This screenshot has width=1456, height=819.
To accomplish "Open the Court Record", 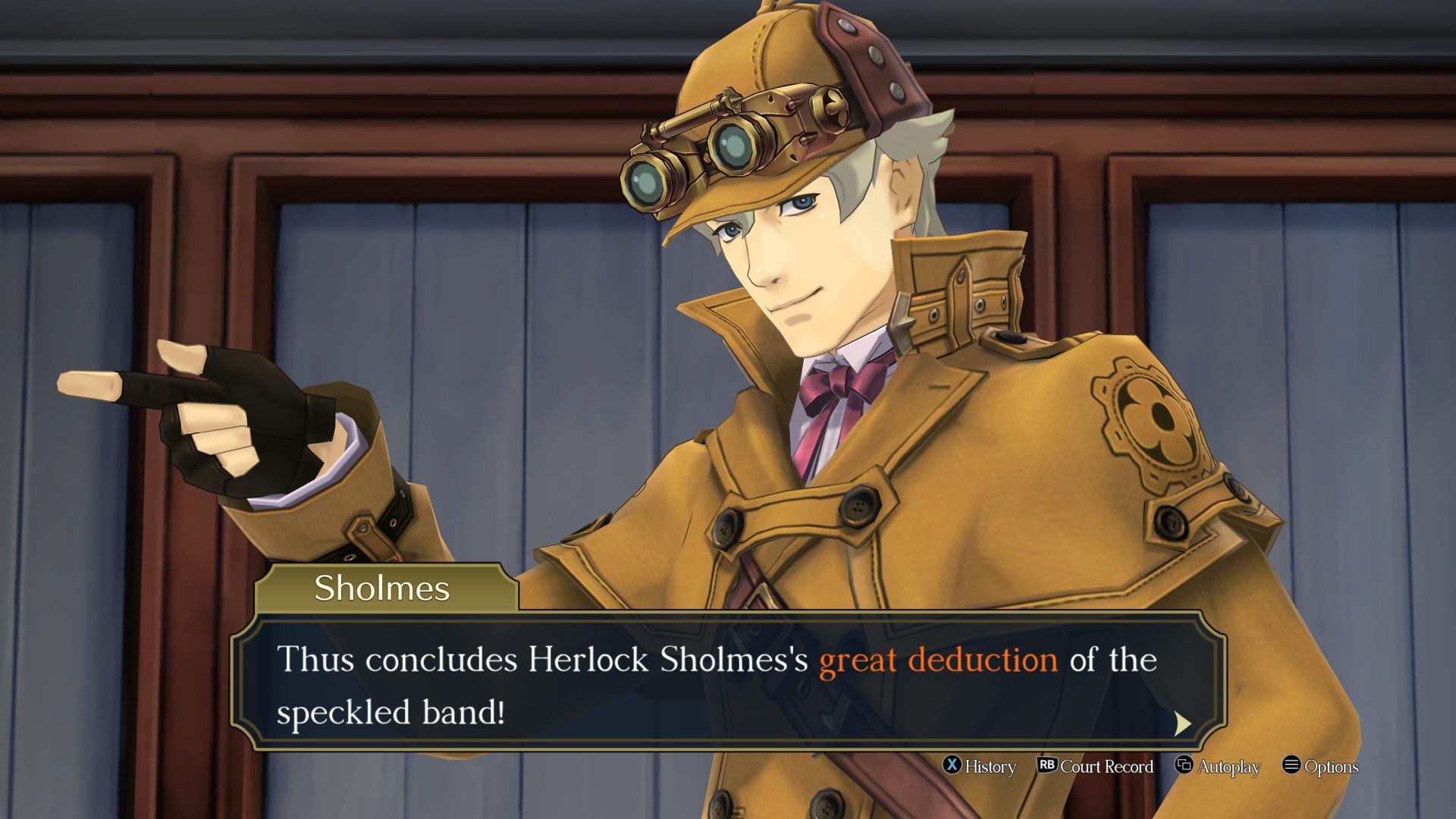I will pos(1095,766).
